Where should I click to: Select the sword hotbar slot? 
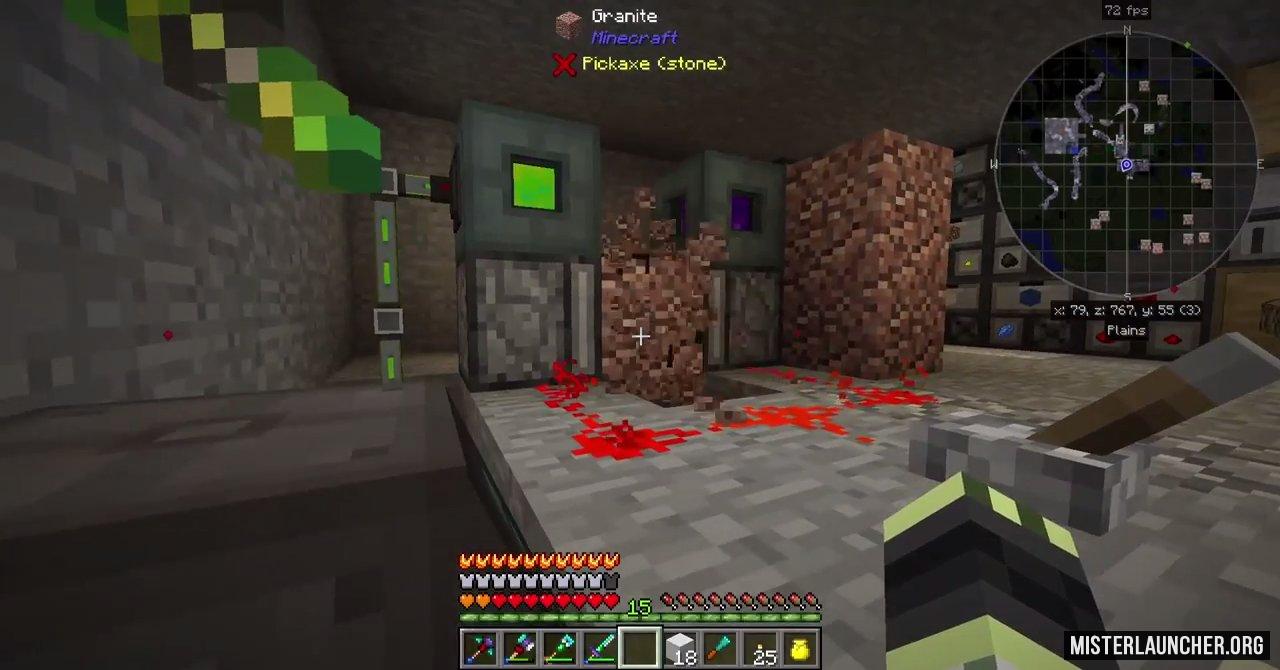599,648
